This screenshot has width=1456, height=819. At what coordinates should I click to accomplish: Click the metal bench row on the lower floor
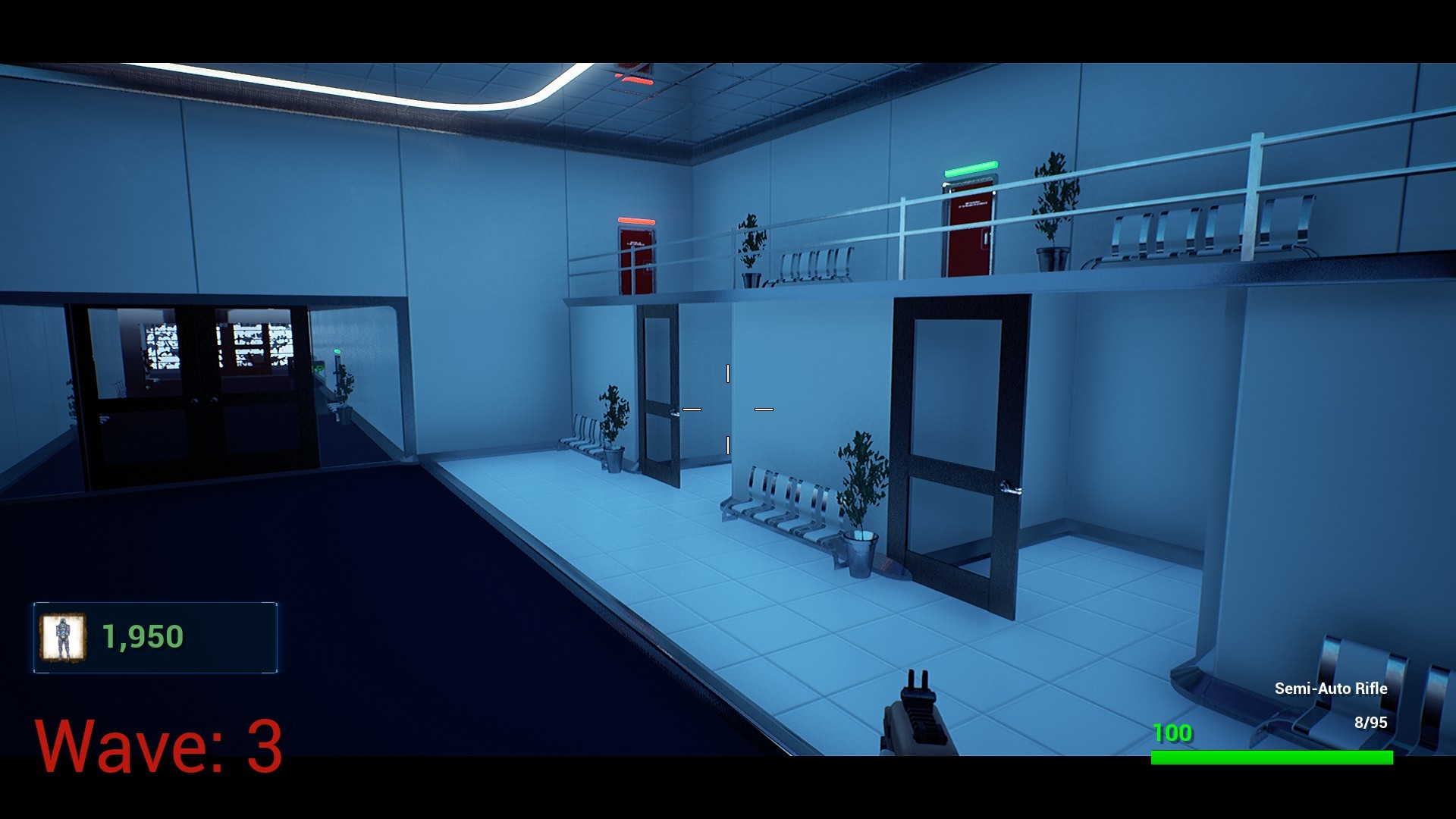pos(781,500)
